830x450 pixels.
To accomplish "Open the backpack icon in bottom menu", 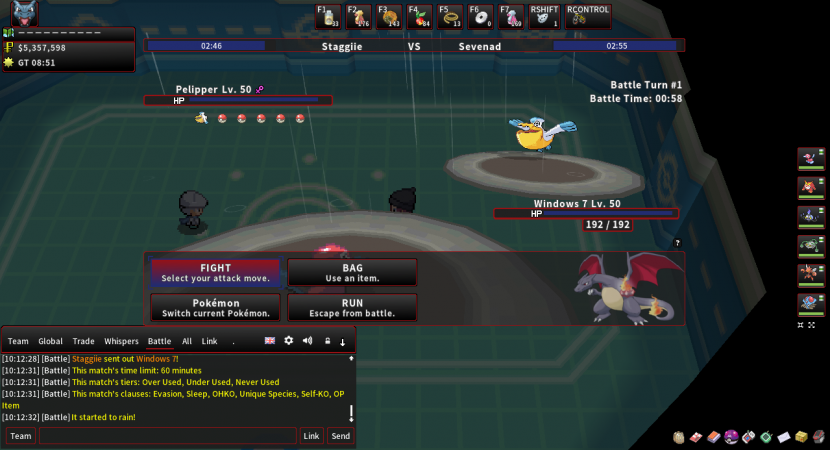I will pyautogui.click(x=679, y=437).
